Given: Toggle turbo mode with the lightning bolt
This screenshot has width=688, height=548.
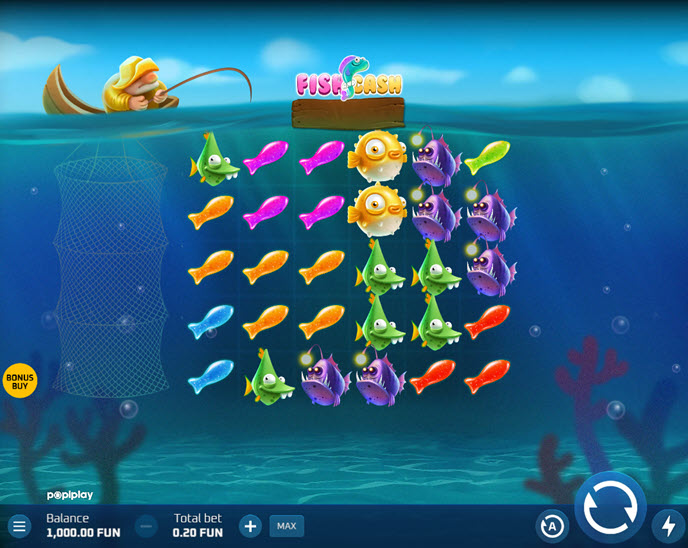Looking at the screenshot, I should [669, 525].
